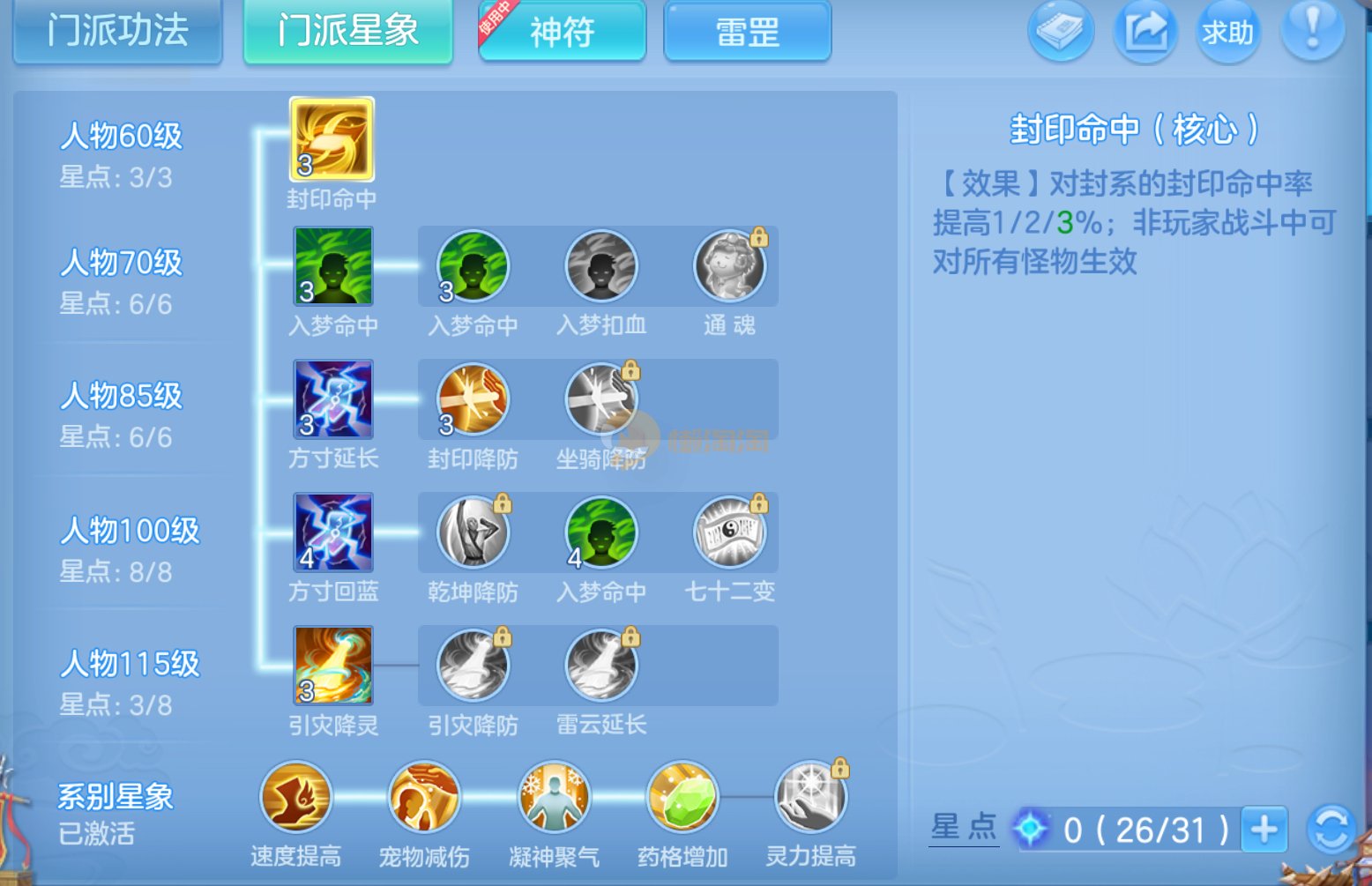
Task: Select the 速度提高 series star icon
Action: [x=296, y=798]
